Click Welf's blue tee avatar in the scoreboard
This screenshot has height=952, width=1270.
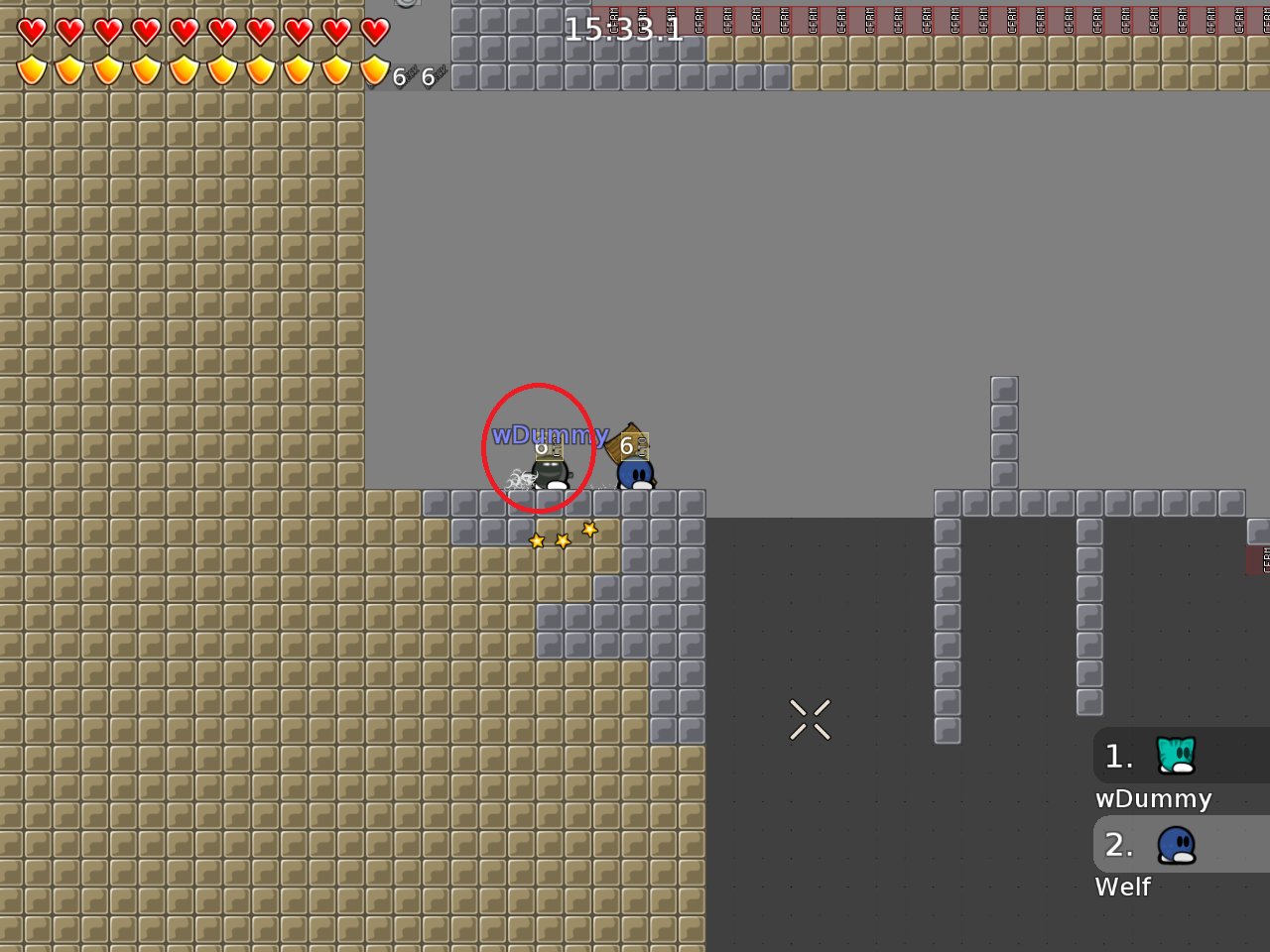pyautogui.click(x=1176, y=844)
